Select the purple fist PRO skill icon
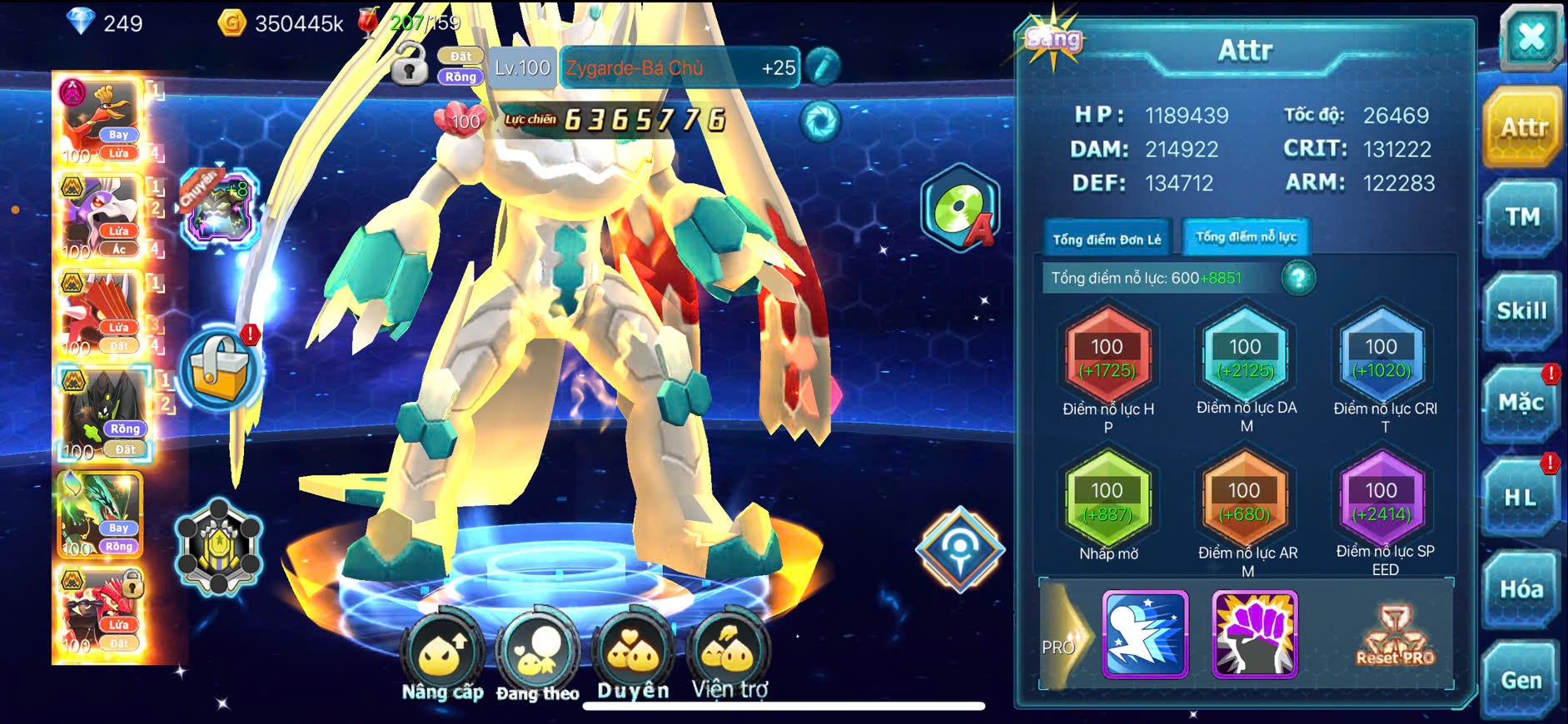 (1255, 634)
